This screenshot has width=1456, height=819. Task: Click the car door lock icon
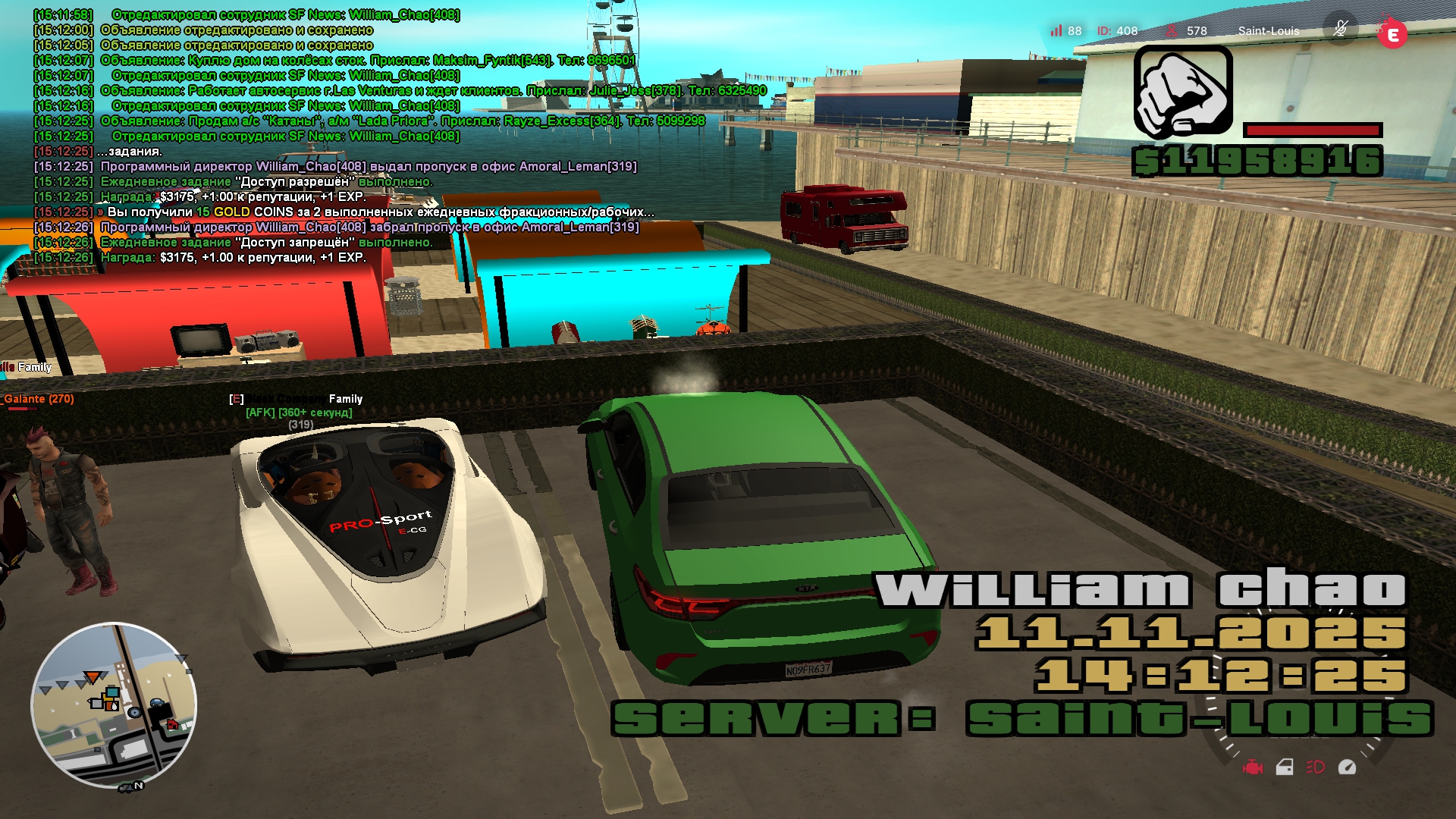point(1285,767)
